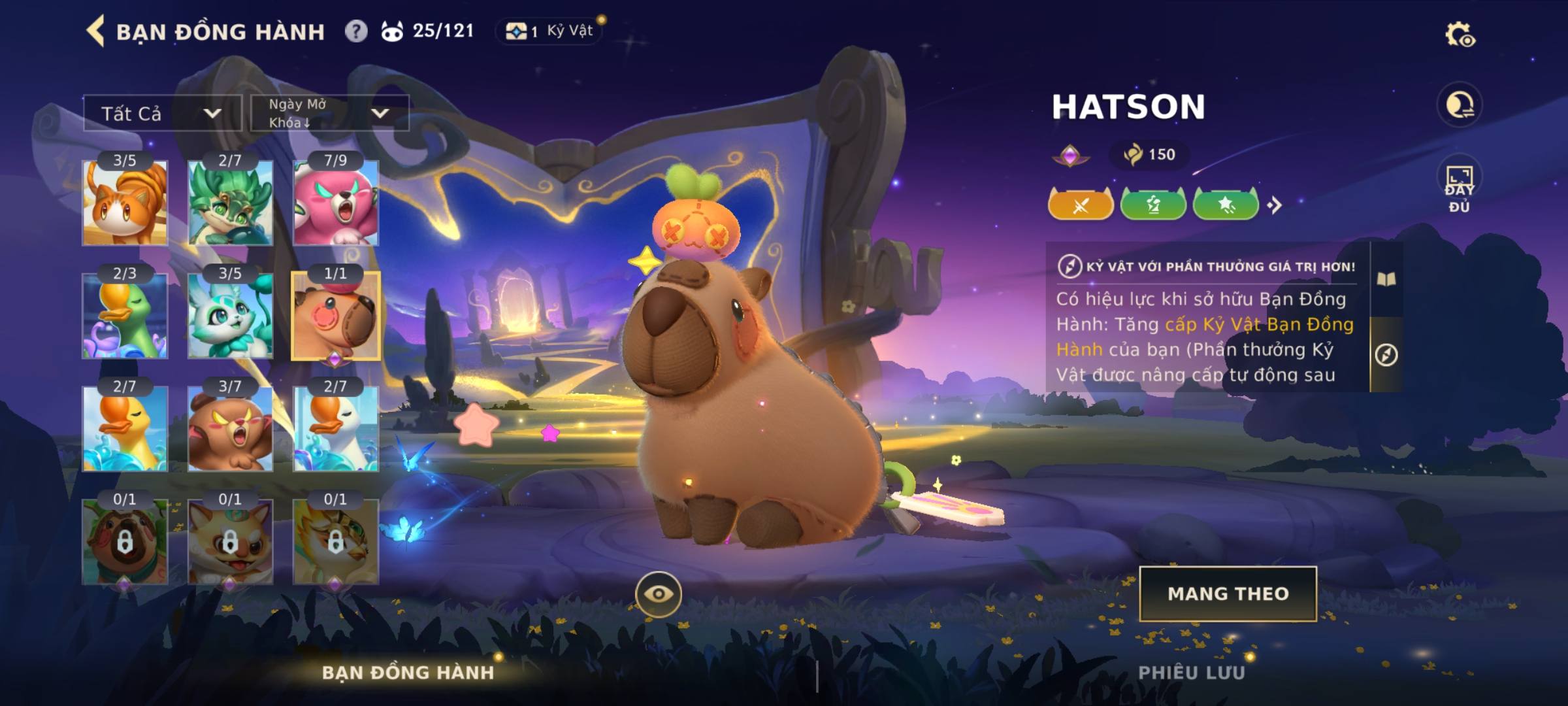The width and height of the screenshot is (1568, 706).
Task: Open the Ngày Mở Khóa sort dropdown
Action: click(x=330, y=113)
